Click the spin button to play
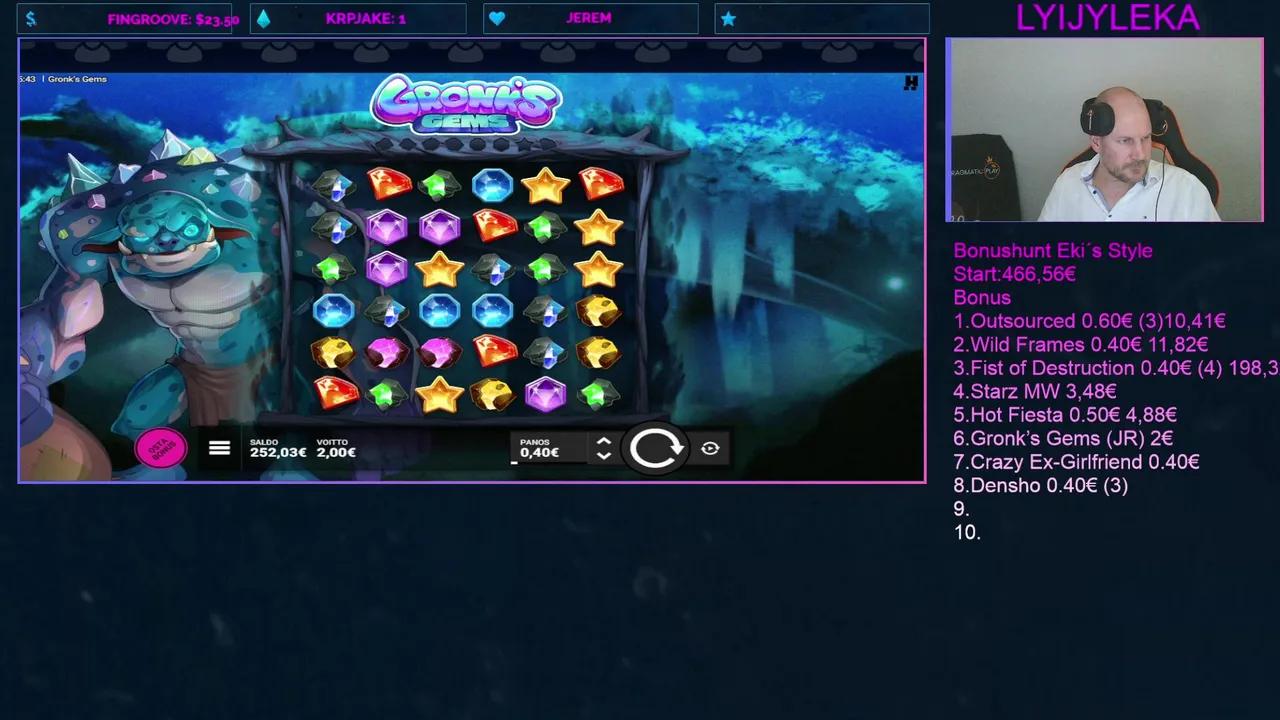Screen dimensions: 1280x720 click(657, 448)
